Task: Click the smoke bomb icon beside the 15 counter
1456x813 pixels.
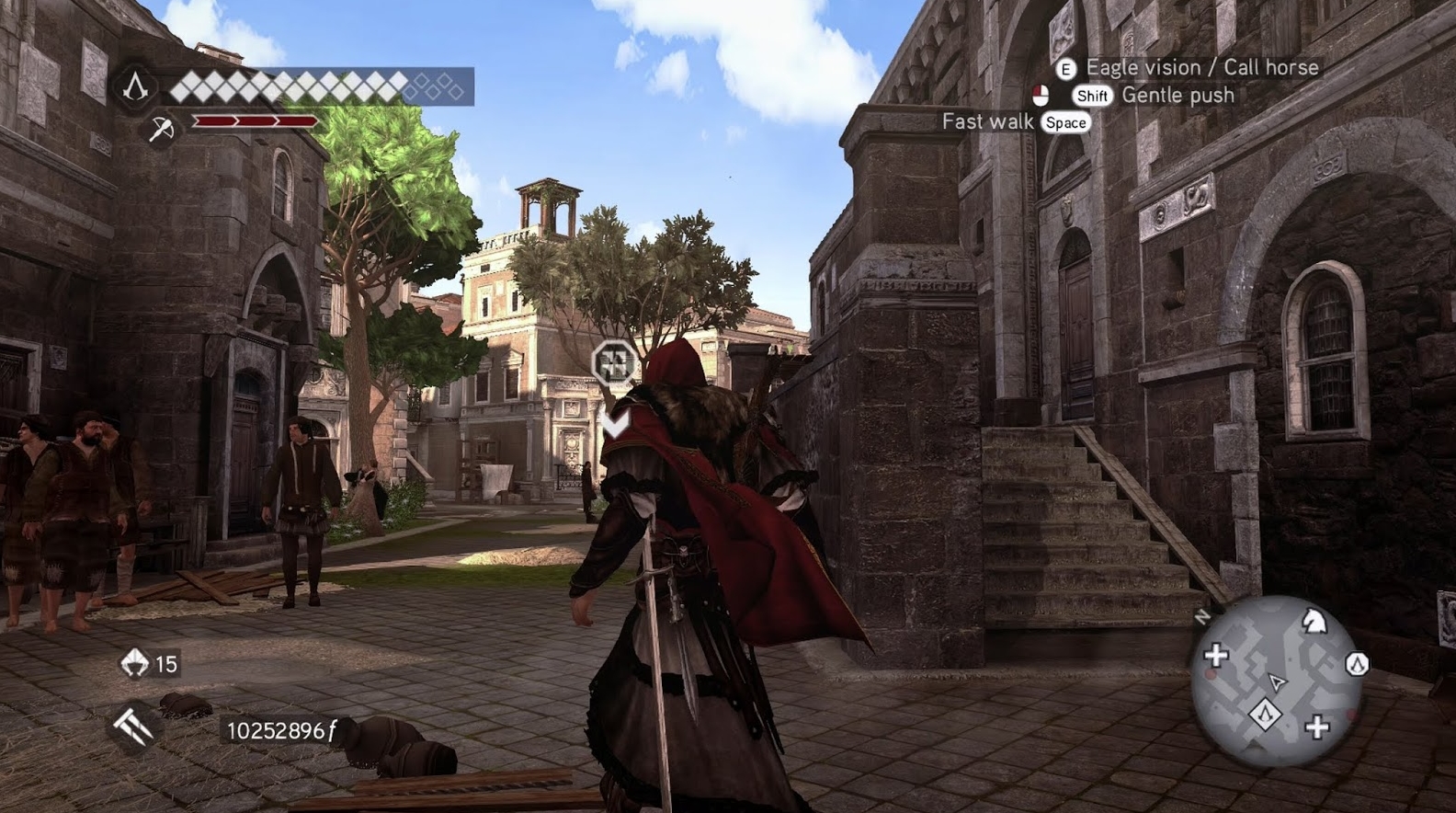Action: click(x=134, y=661)
